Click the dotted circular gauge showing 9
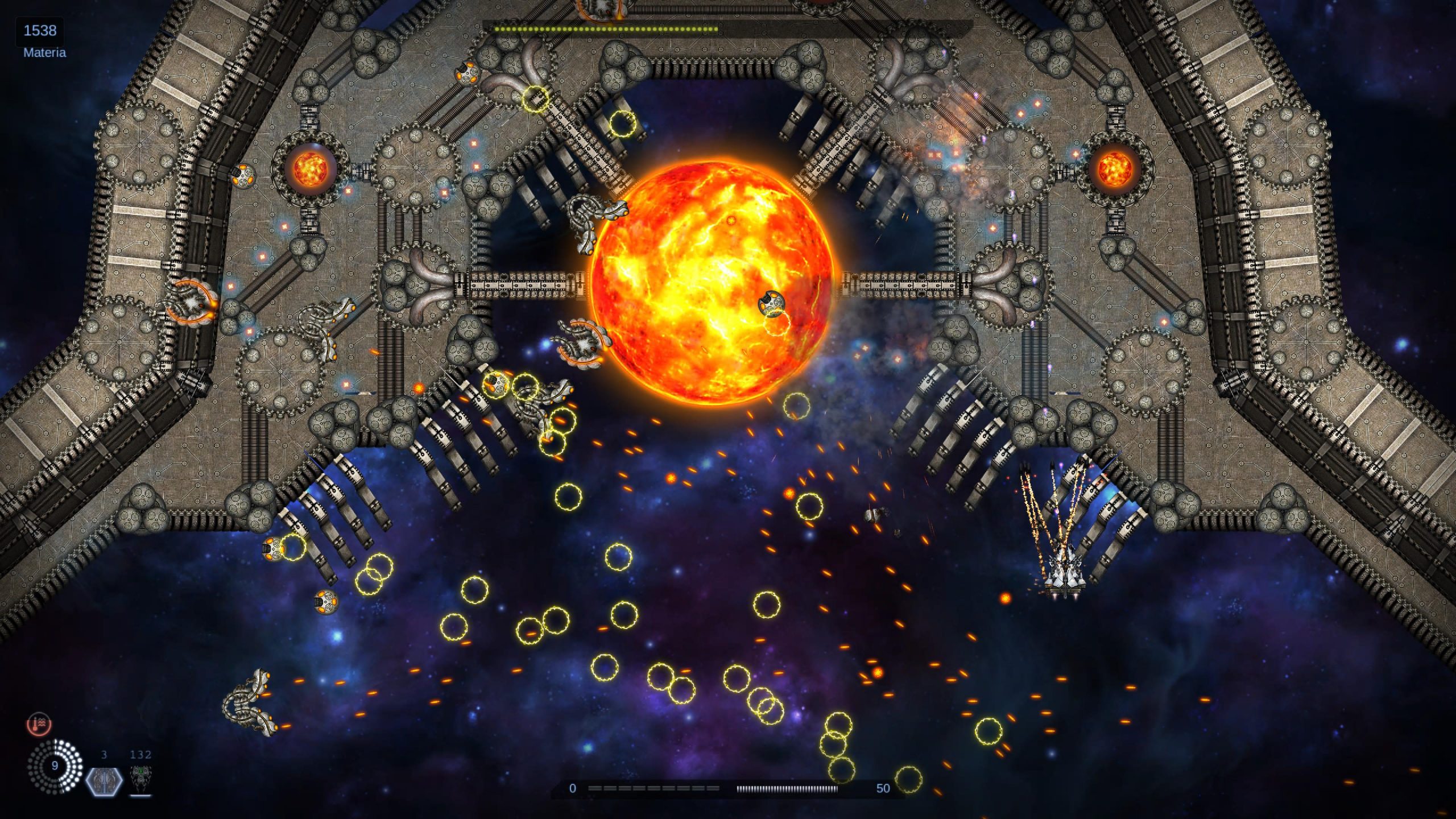The height and width of the screenshot is (819, 1456). click(55, 766)
